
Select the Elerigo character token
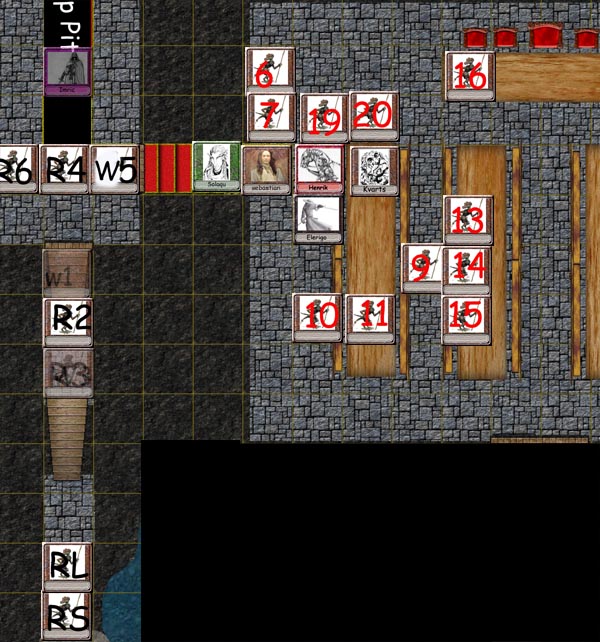(x=318, y=219)
